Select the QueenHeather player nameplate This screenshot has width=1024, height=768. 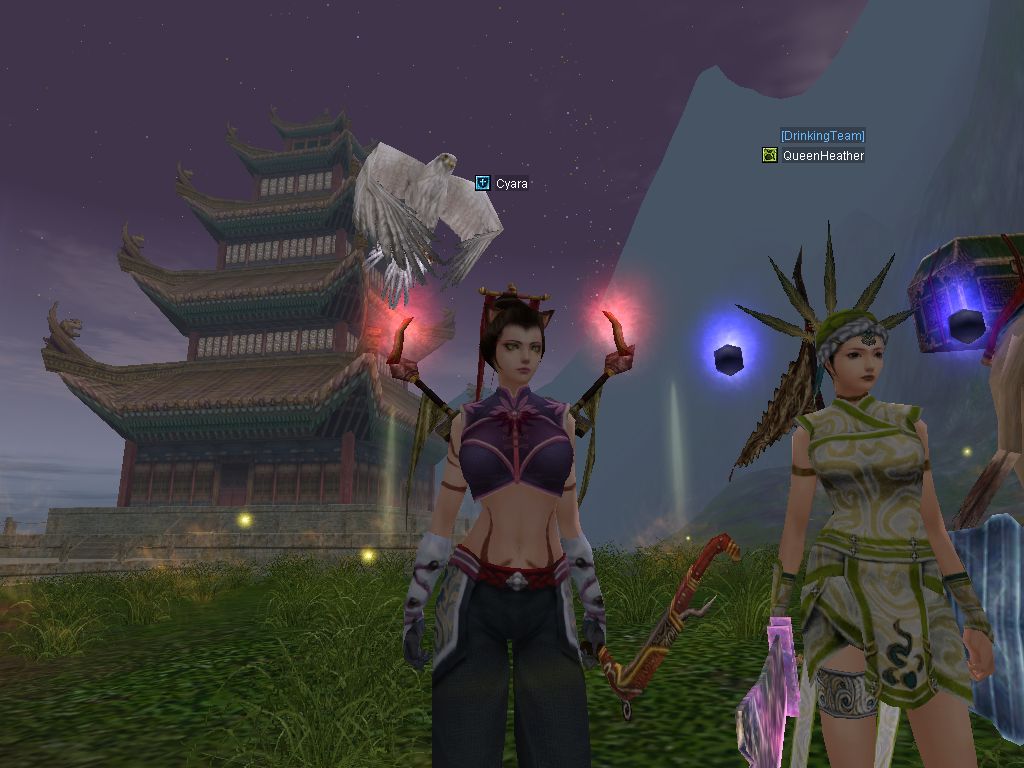823,156
